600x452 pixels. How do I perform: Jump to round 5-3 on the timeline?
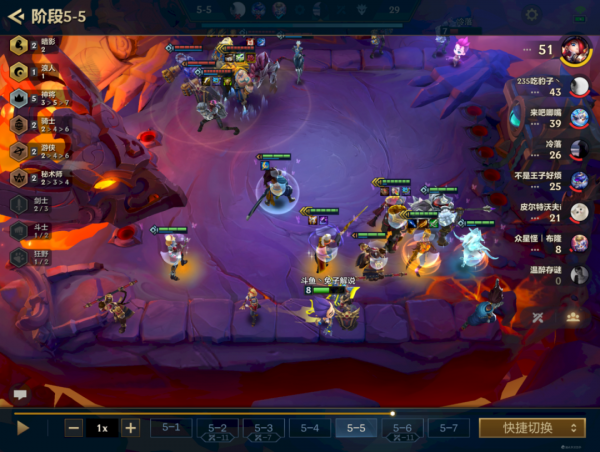tap(263, 428)
